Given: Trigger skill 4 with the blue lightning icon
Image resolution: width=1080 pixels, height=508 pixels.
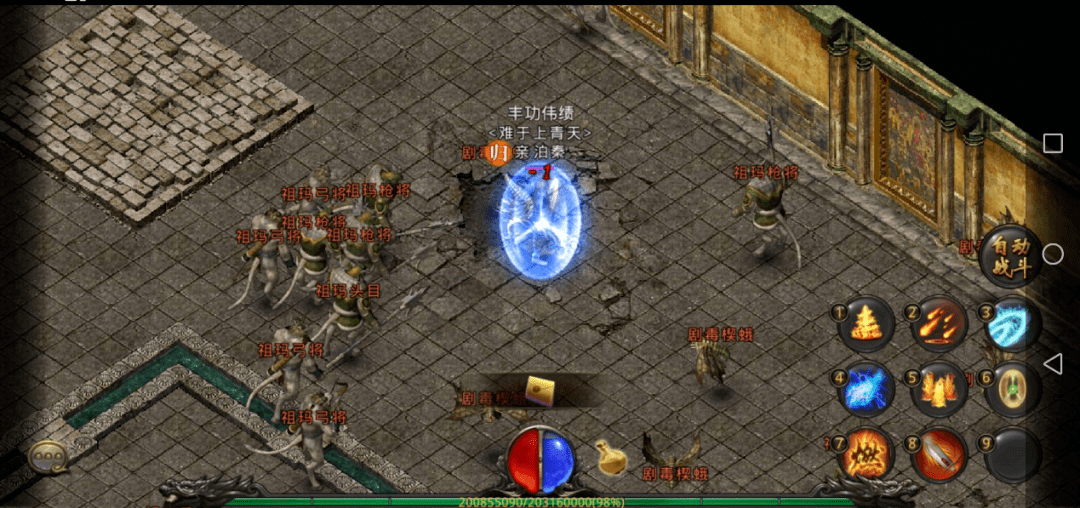Looking at the screenshot, I should click(x=865, y=389).
